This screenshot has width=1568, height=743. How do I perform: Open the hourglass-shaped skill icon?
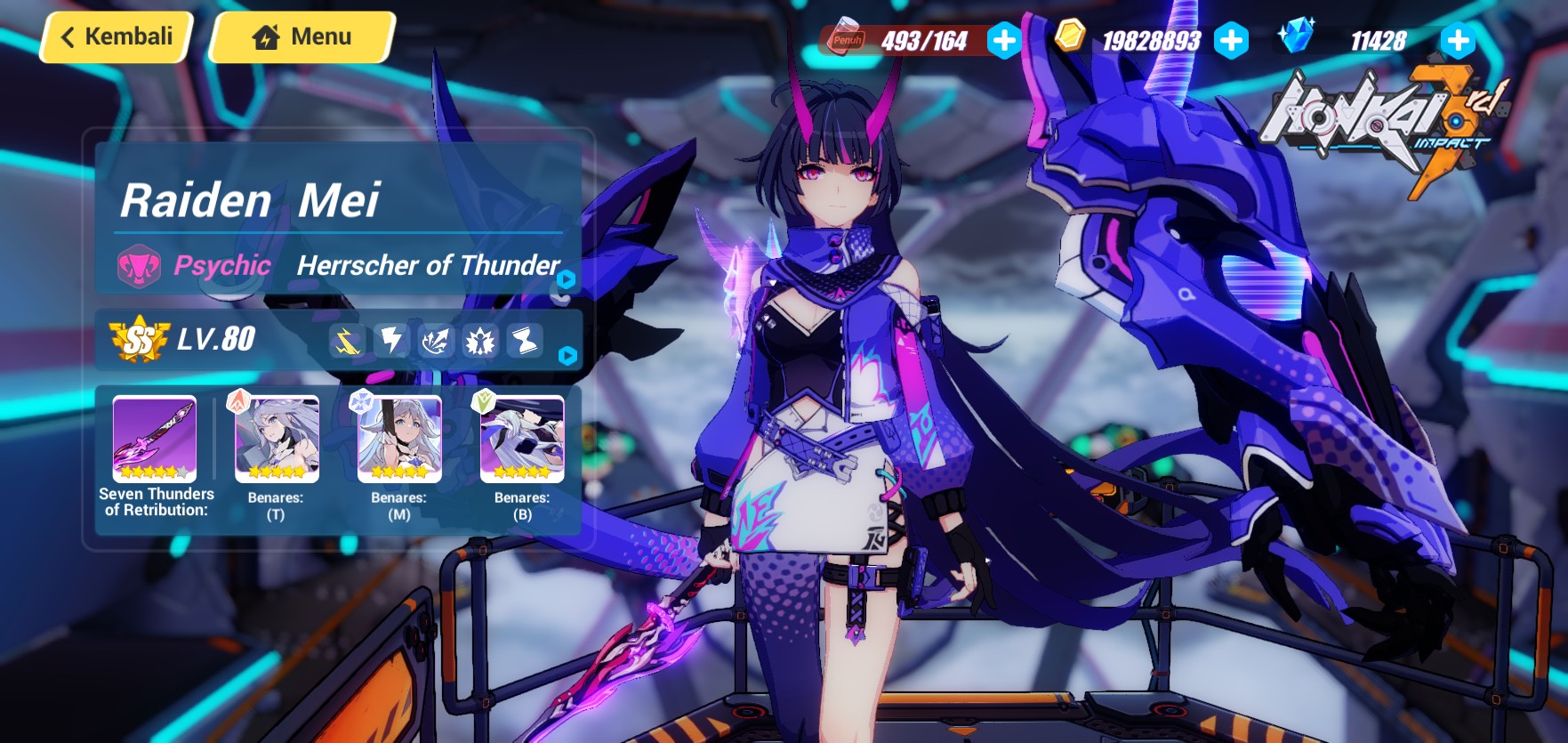click(527, 340)
